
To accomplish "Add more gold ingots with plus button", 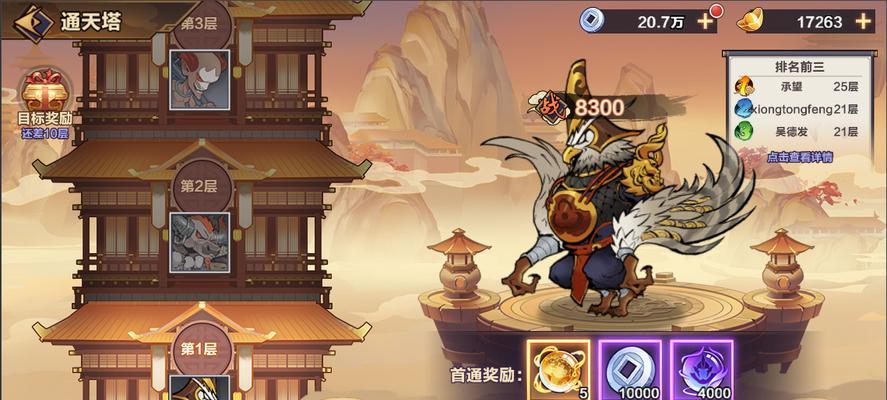I will [x=863, y=21].
